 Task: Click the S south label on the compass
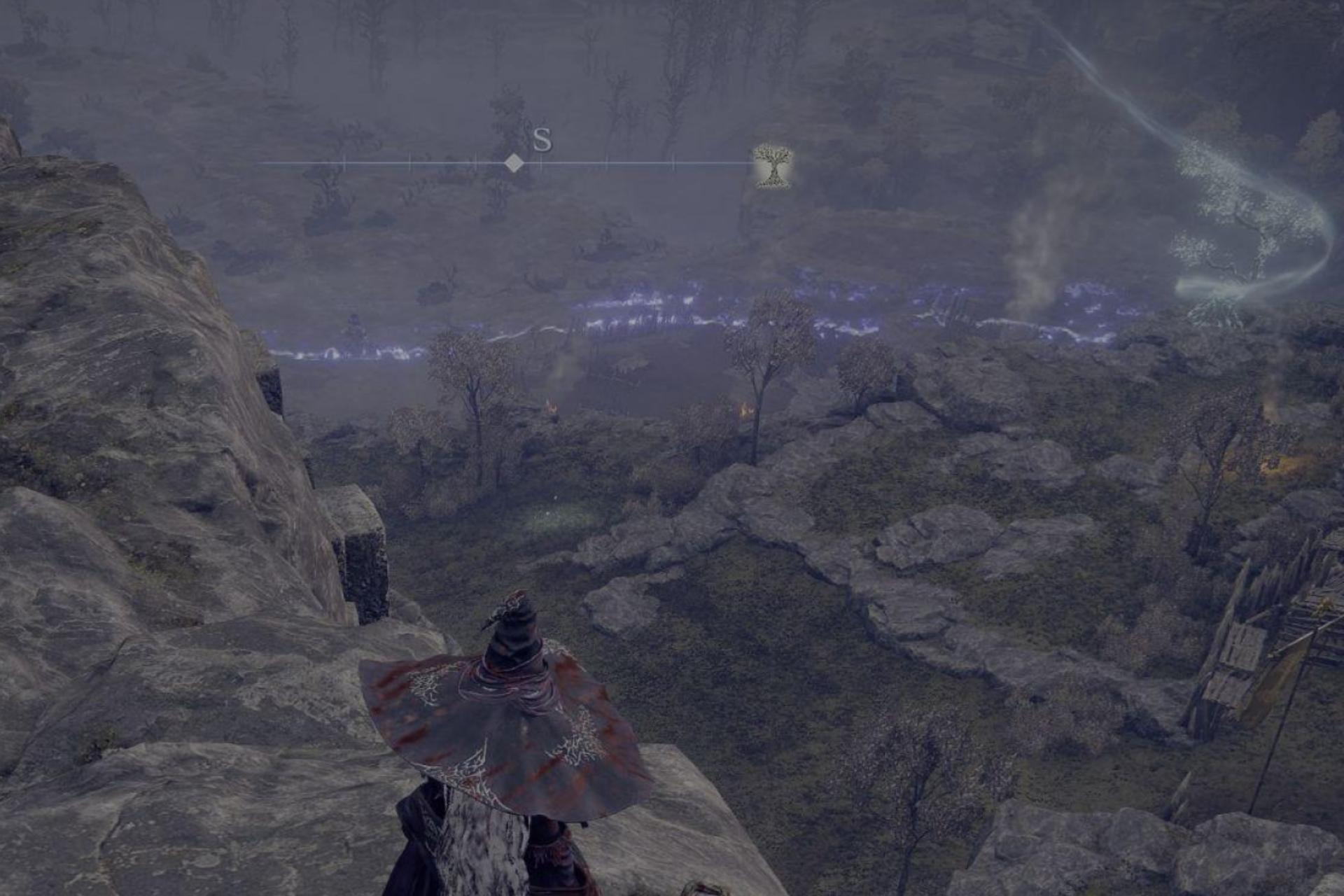(x=542, y=141)
